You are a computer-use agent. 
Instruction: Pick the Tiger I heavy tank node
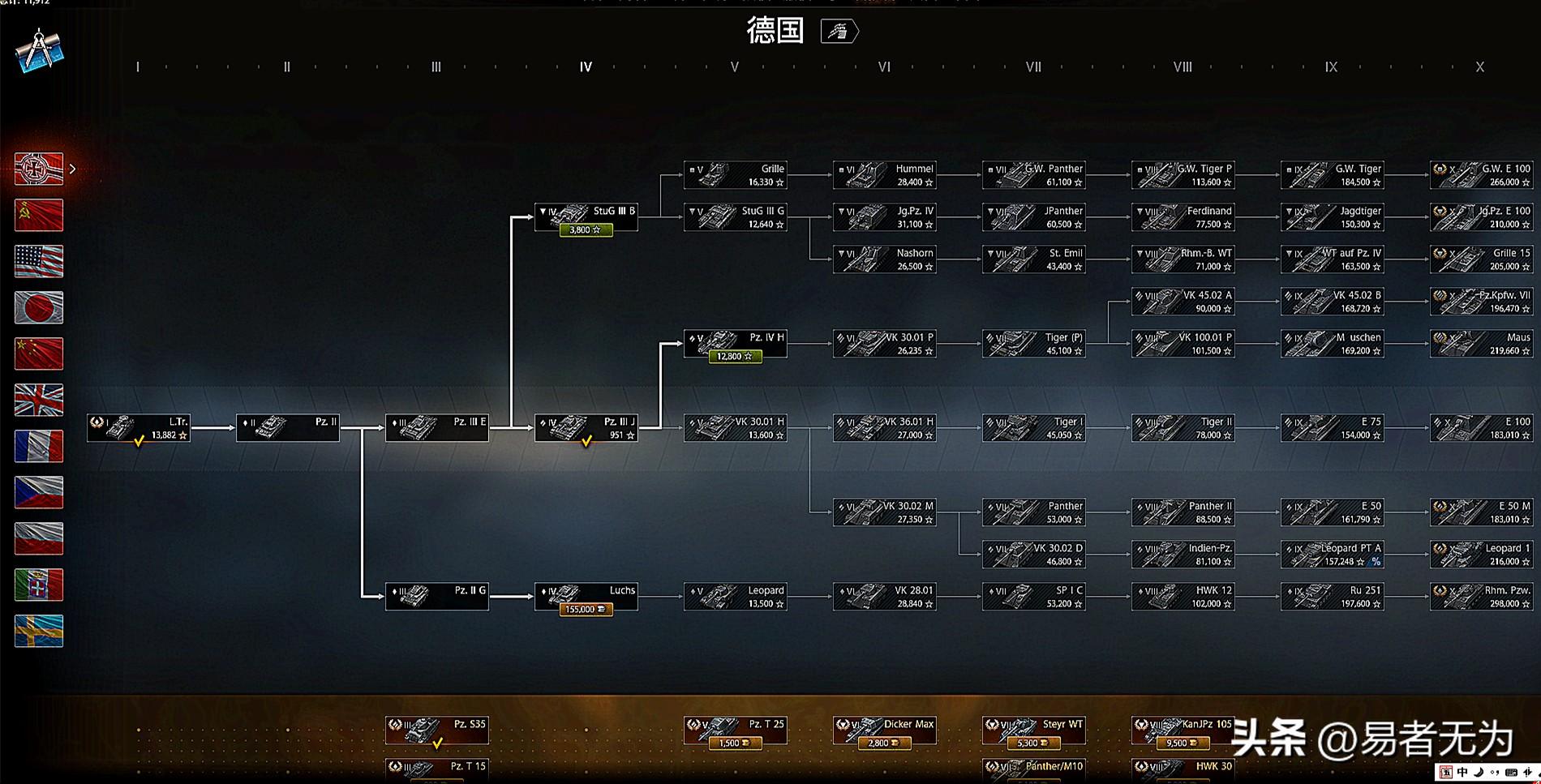(x=1033, y=428)
